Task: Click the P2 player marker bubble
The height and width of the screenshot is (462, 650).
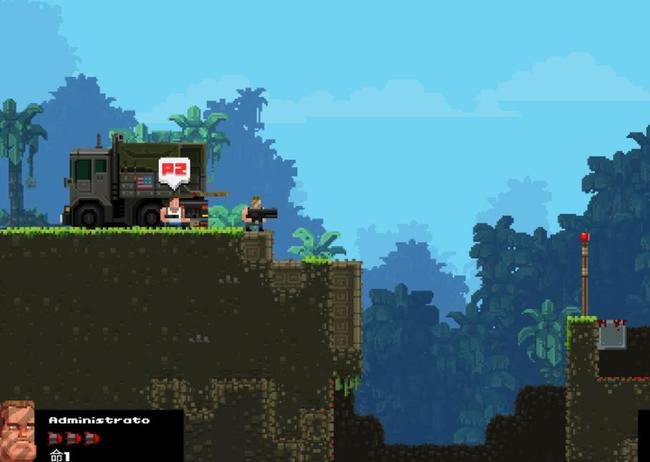Action: pos(174,171)
